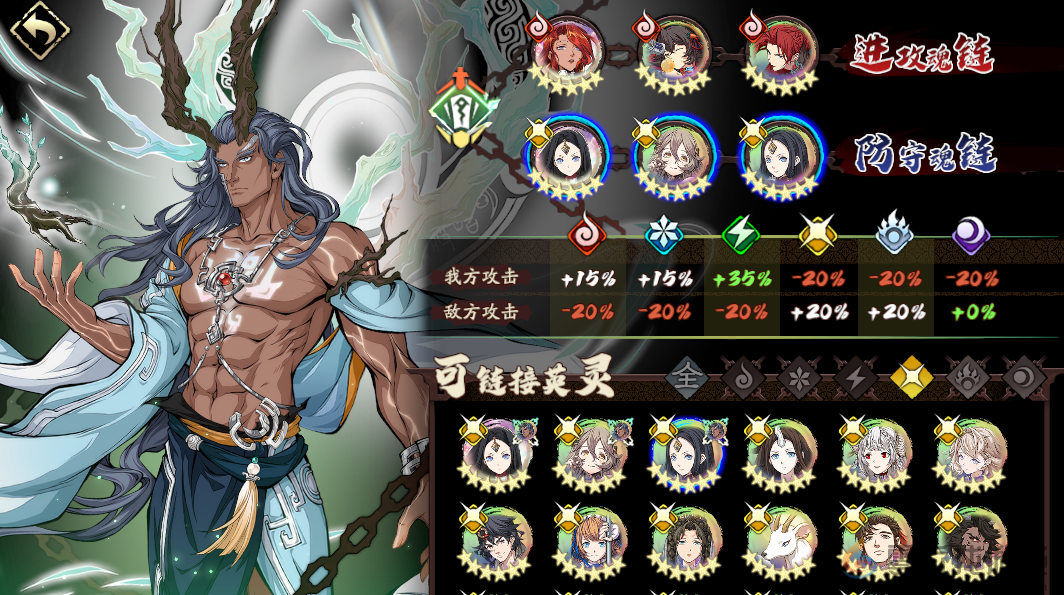Go back using the return arrow button
Image resolution: width=1064 pixels, height=595 pixels.
(38, 32)
